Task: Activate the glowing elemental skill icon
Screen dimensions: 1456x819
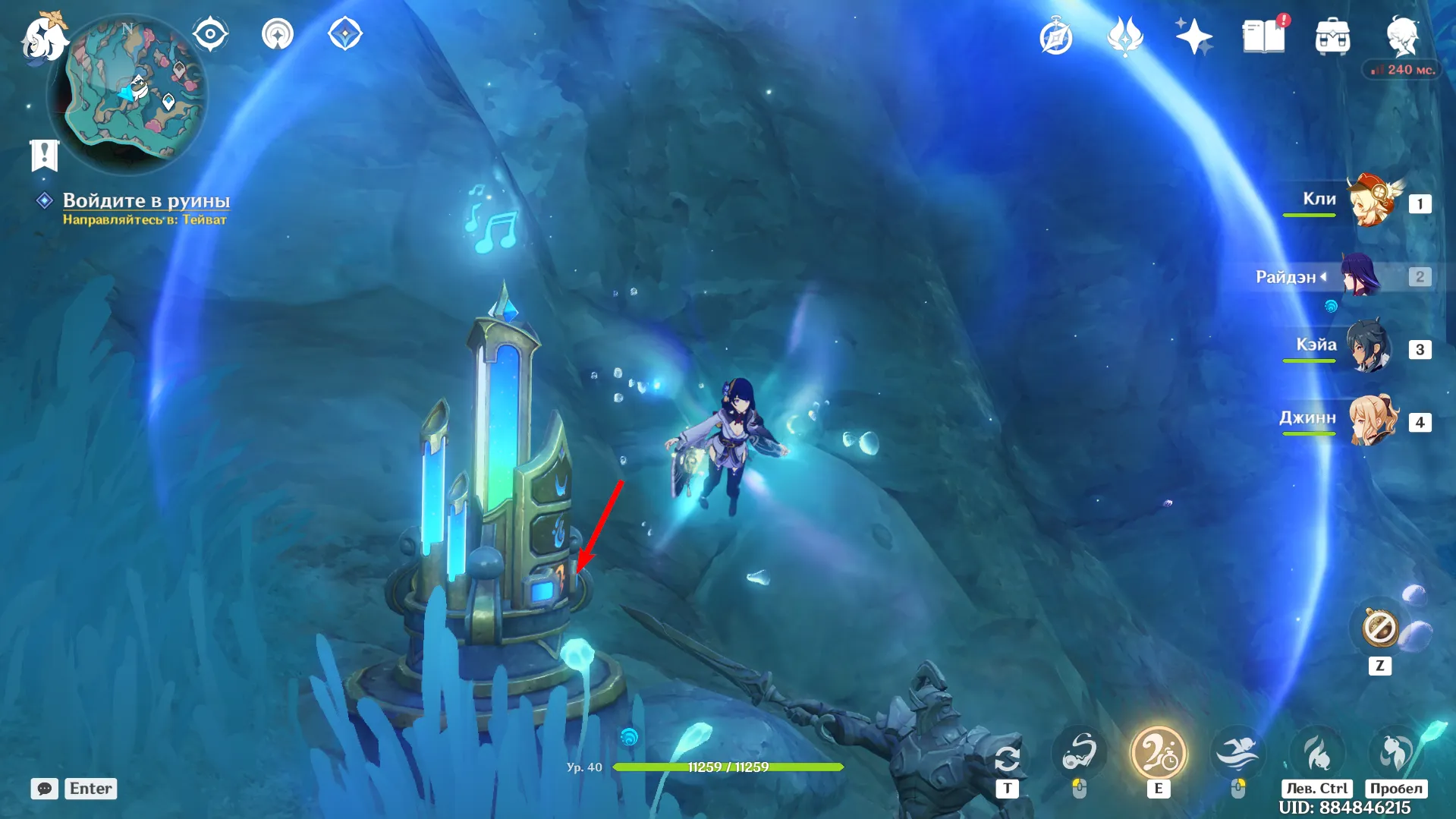Action: [1158, 753]
